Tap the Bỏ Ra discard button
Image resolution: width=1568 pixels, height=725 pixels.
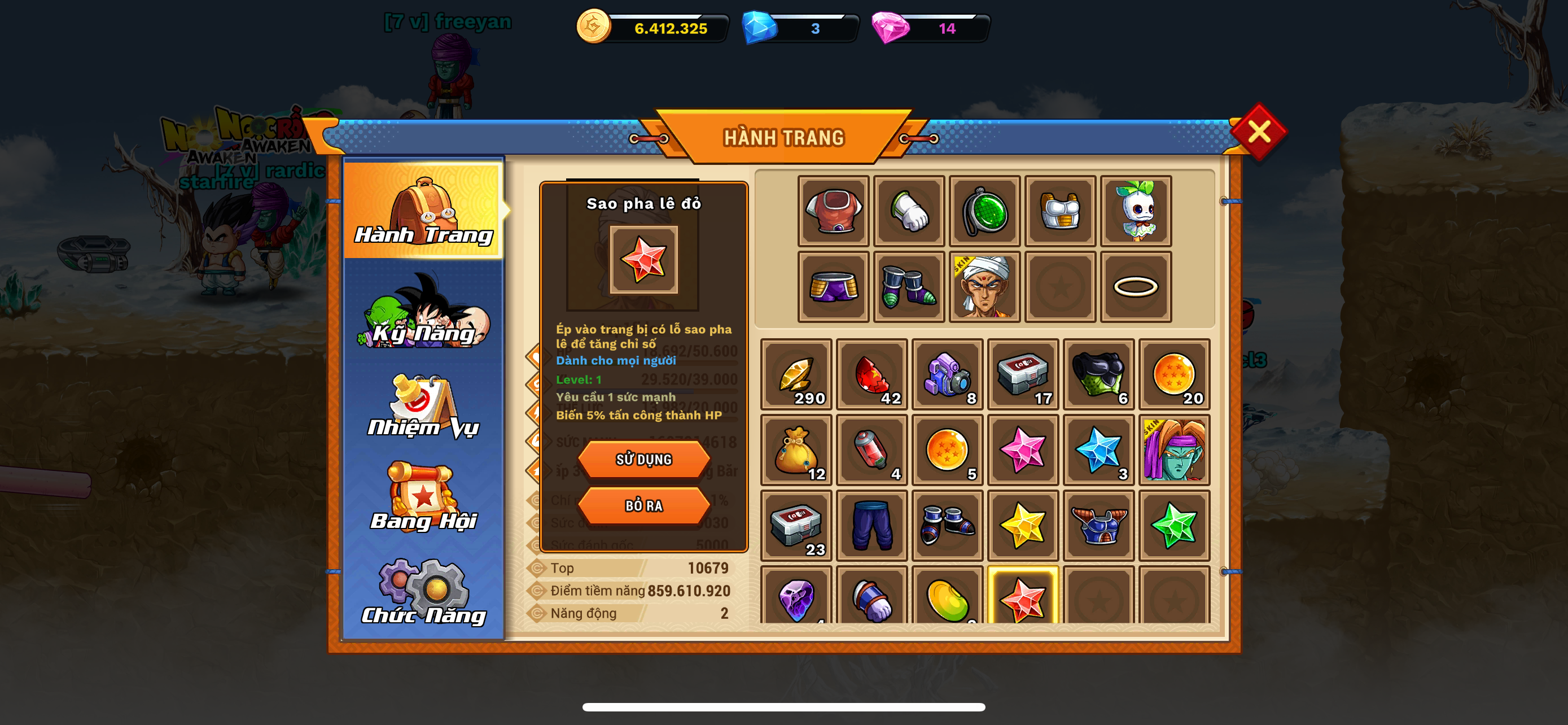click(x=643, y=505)
